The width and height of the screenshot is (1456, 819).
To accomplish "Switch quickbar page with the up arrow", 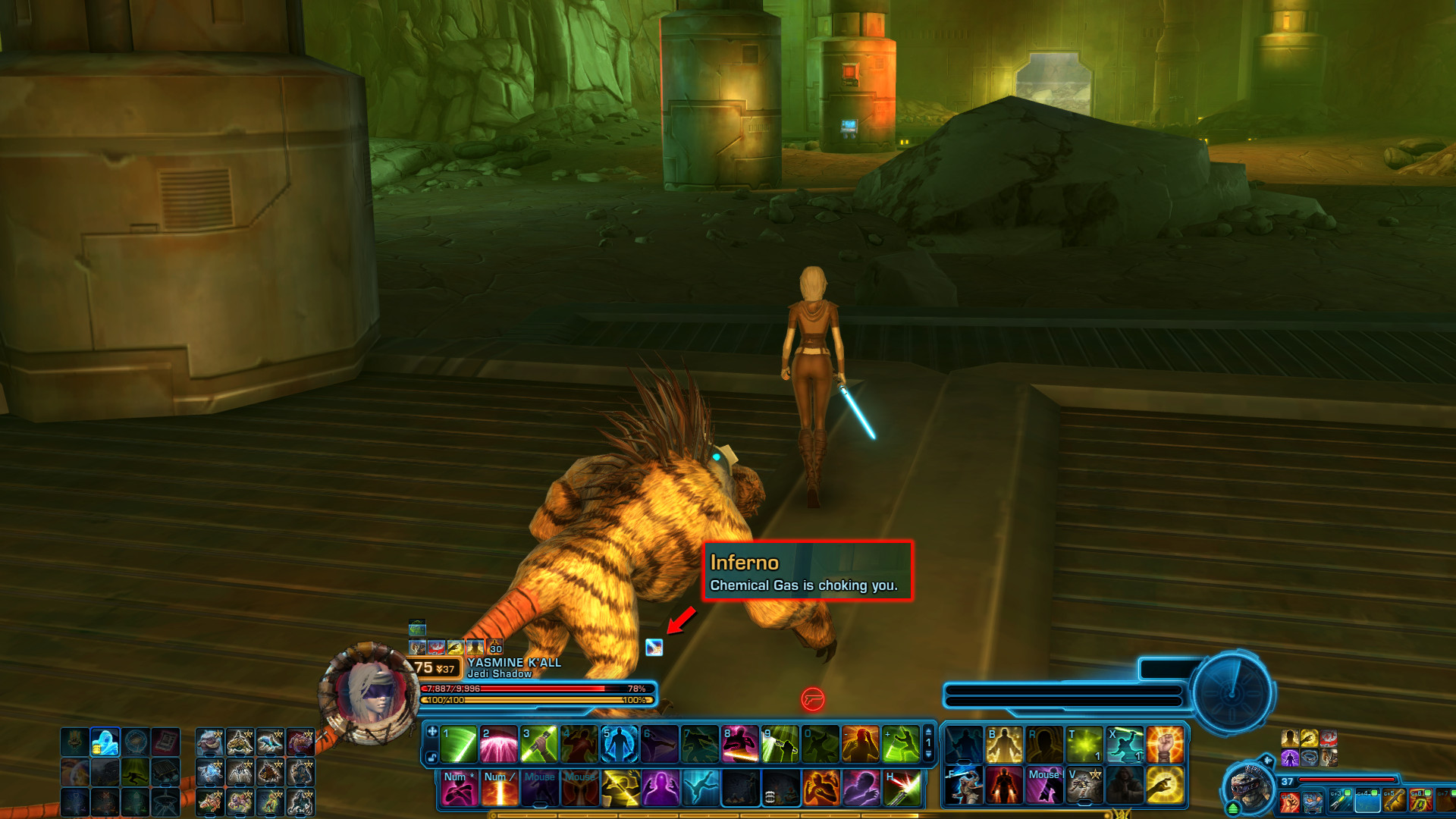I will (x=928, y=732).
